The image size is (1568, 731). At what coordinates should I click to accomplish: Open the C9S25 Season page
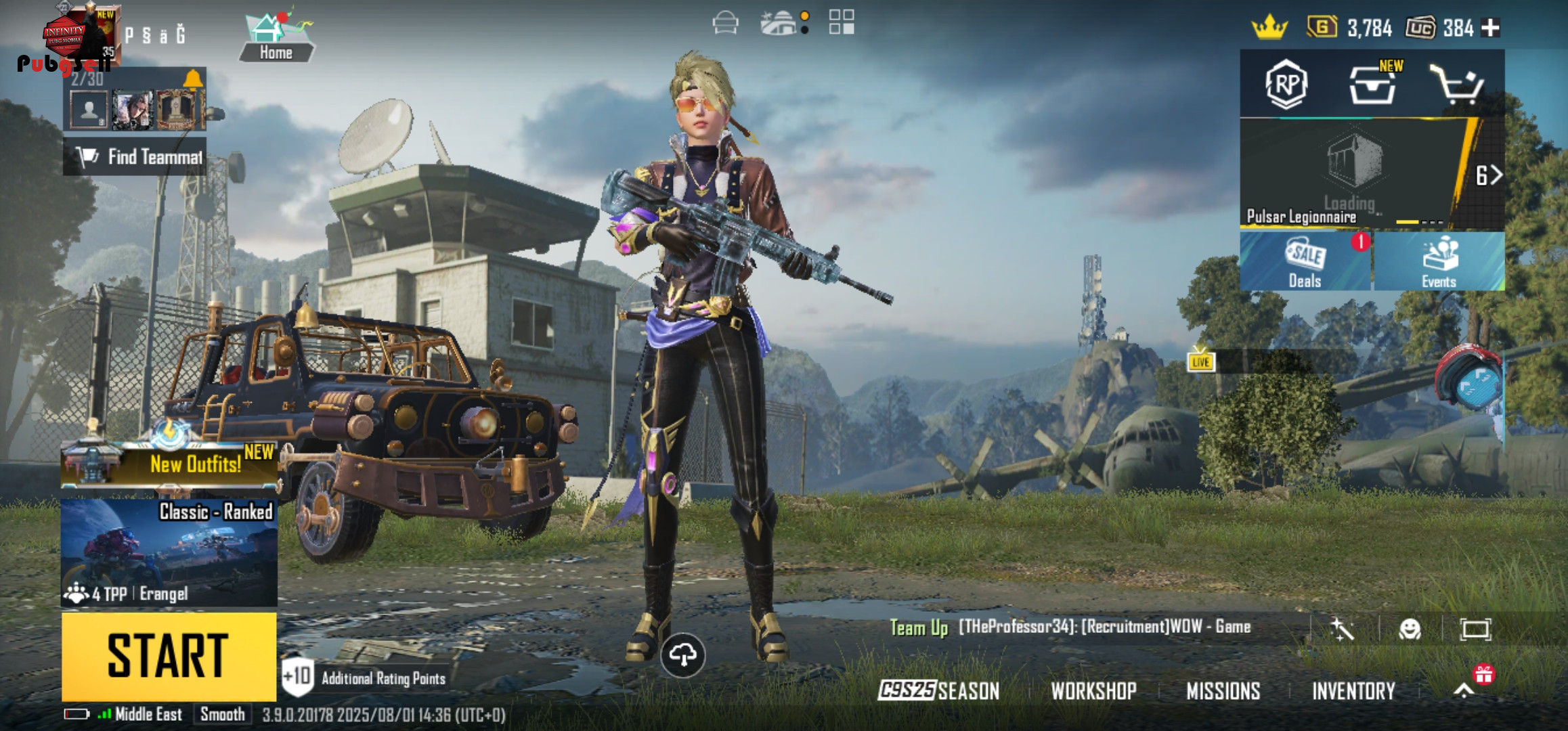[x=938, y=690]
